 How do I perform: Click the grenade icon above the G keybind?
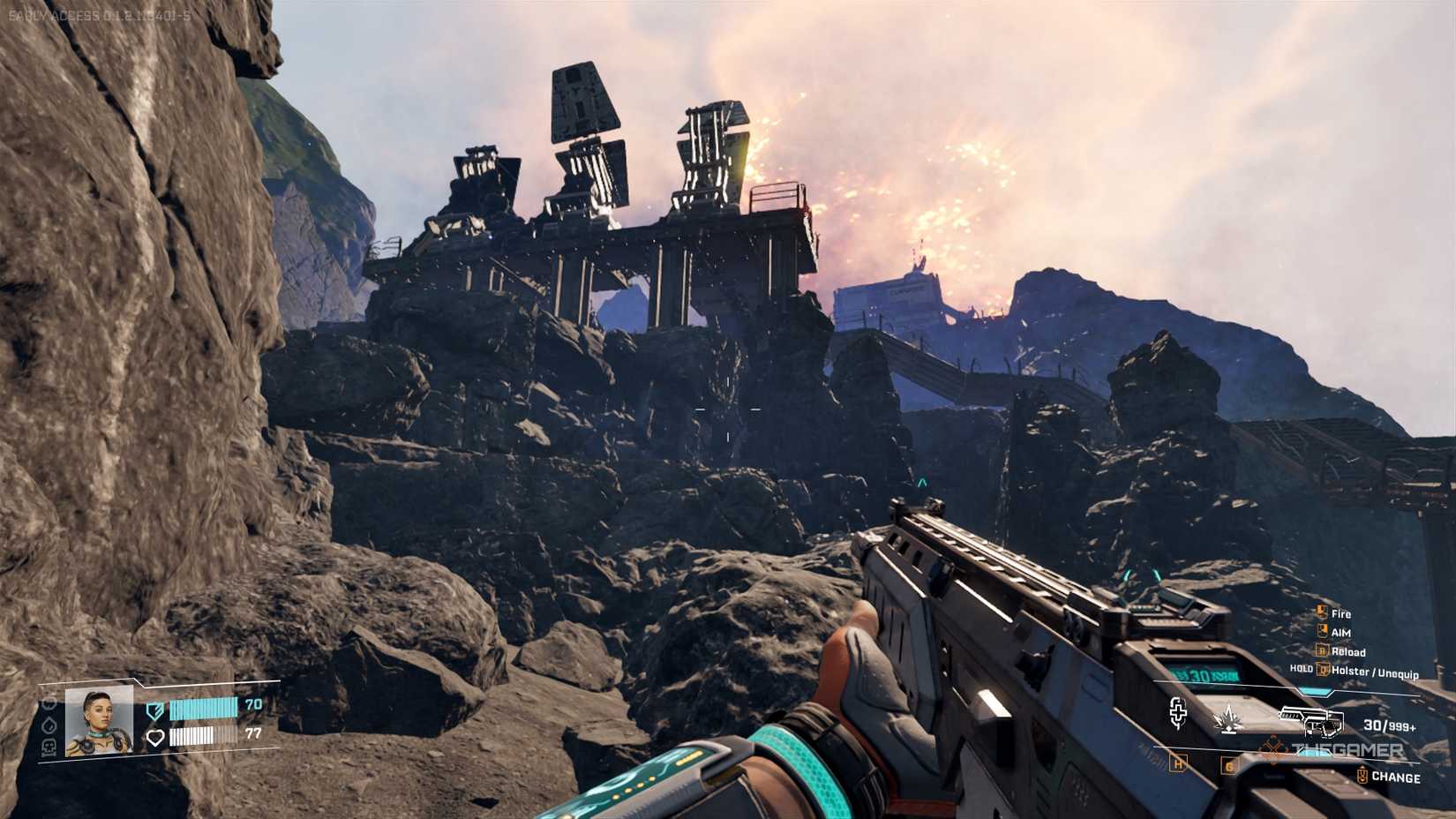(x=1228, y=718)
